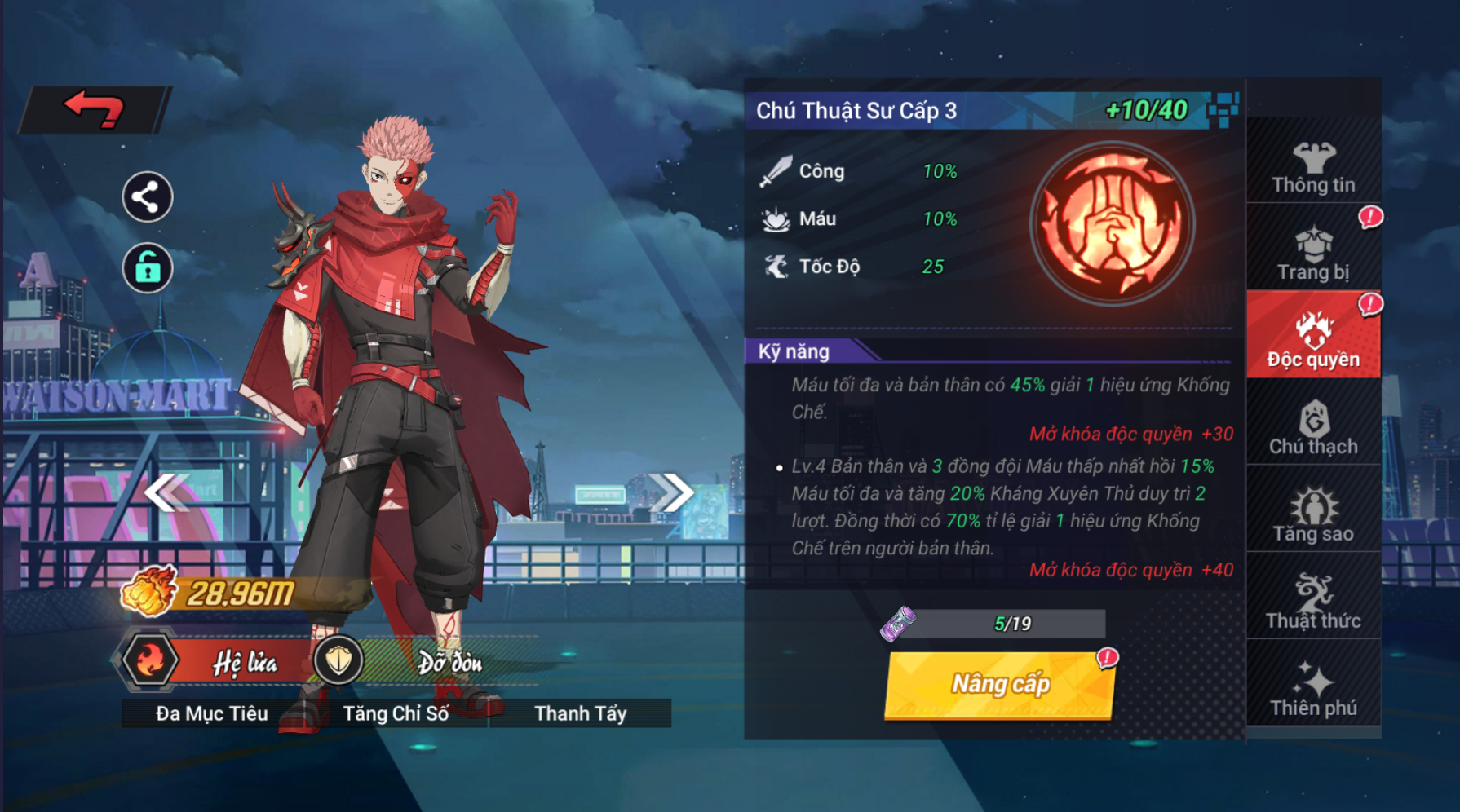Click the yellow Nâng cấp button
The width and height of the screenshot is (1460, 812).
click(x=1000, y=685)
